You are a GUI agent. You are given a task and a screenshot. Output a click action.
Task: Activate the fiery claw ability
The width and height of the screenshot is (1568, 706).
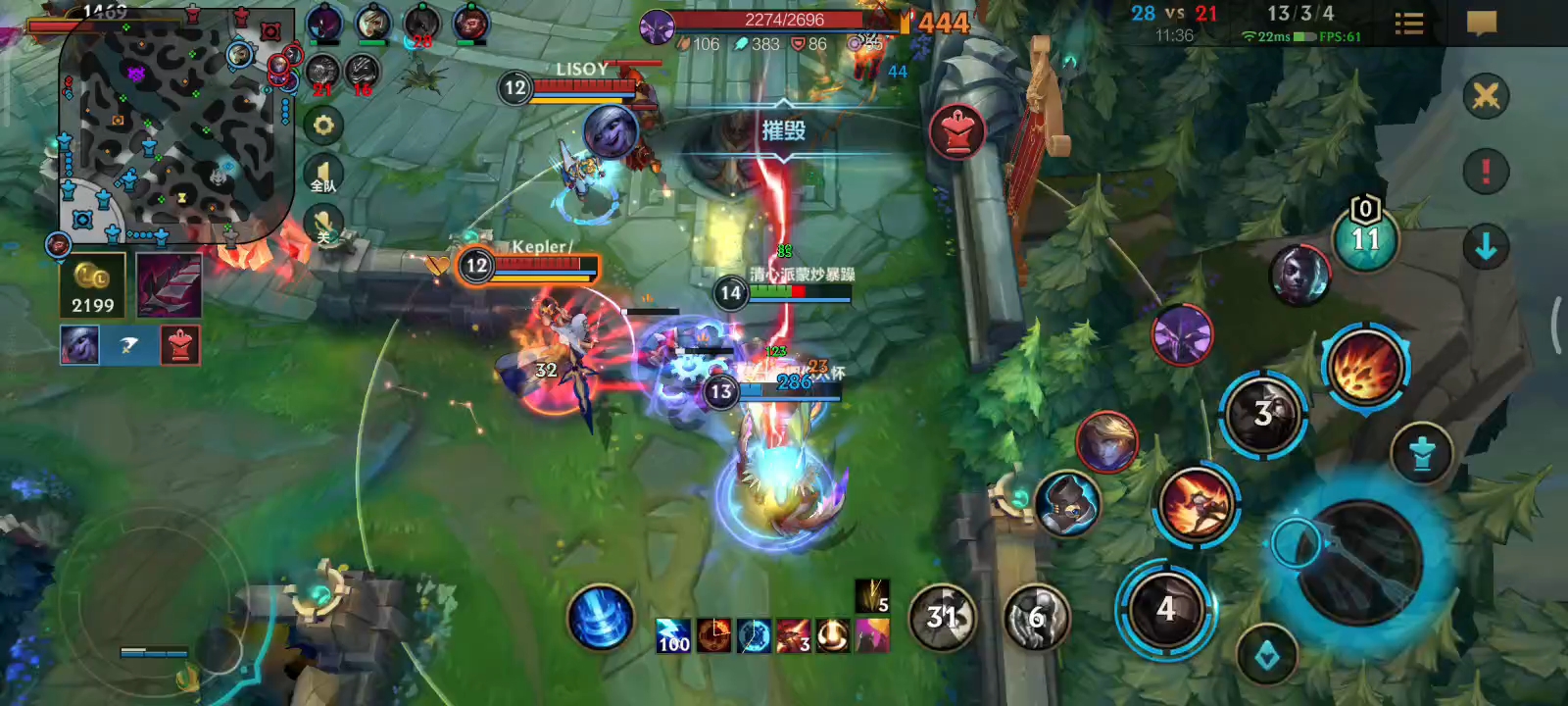pyautogui.click(x=1364, y=366)
